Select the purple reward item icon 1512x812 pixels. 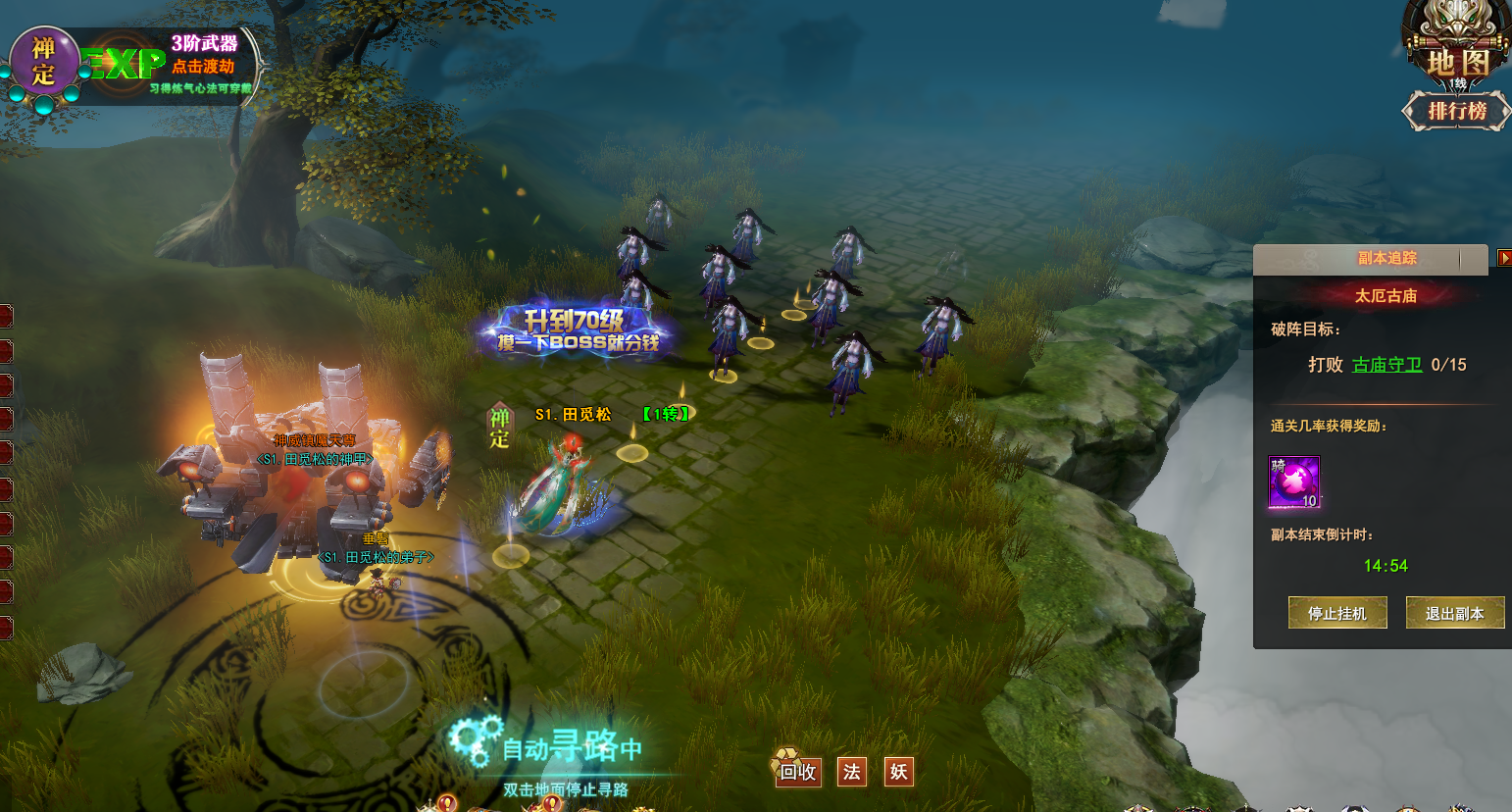point(1294,482)
